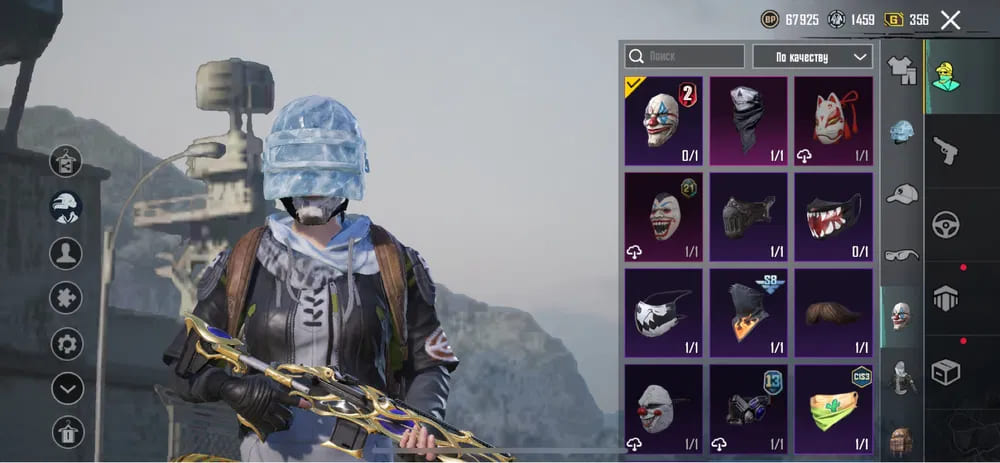This screenshot has width=1000, height=463.
Task: Collapse the left menu with the down-arrow button
Action: (x=67, y=388)
